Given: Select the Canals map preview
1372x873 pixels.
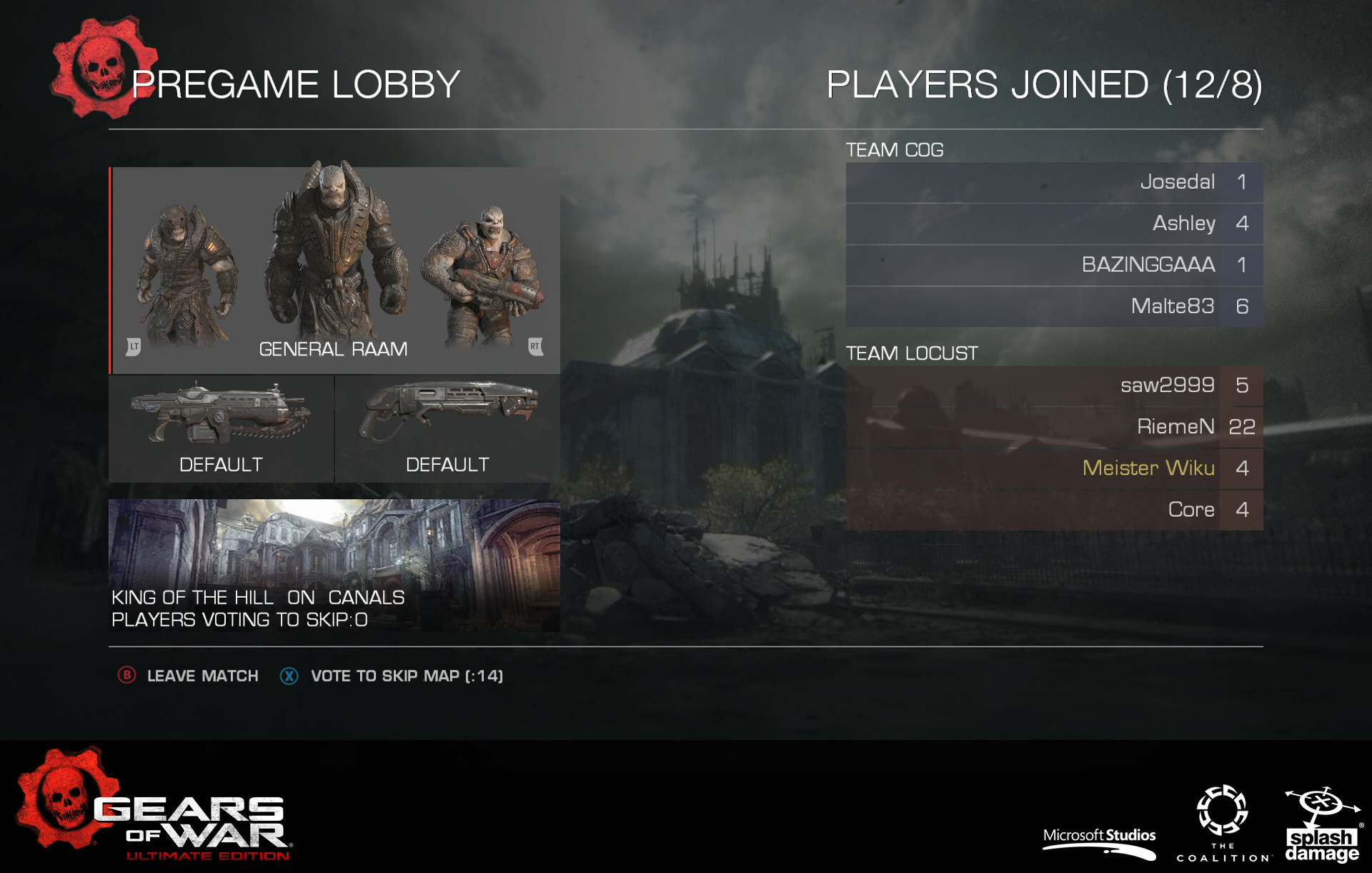Looking at the screenshot, I should click(334, 564).
